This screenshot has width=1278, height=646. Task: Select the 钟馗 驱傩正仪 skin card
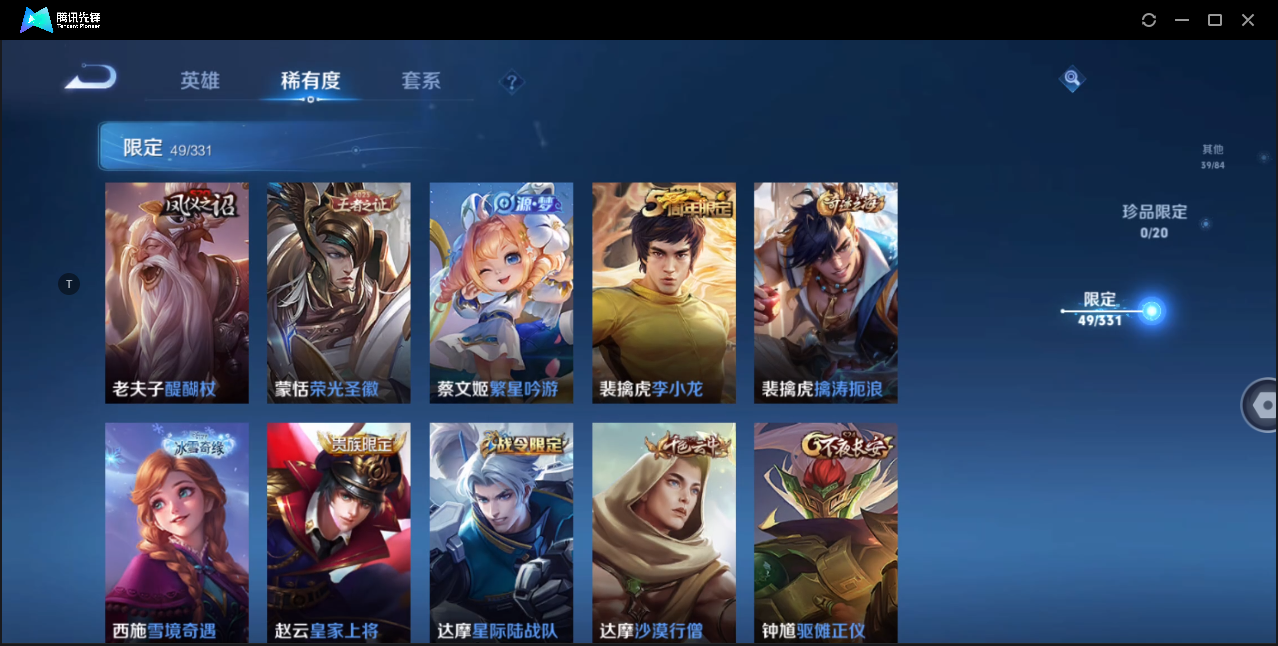pos(826,532)
